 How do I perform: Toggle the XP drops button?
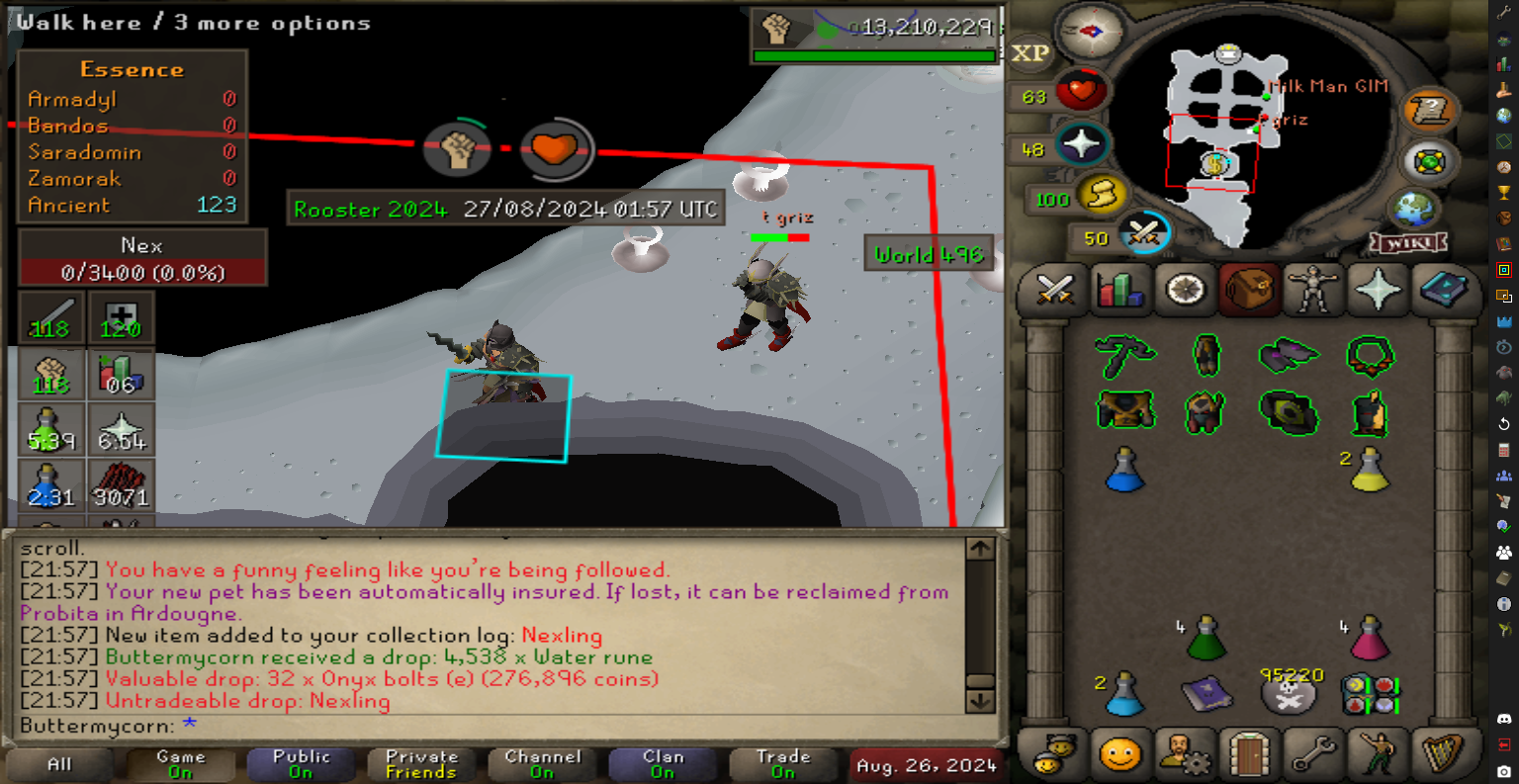click(x=1029, y=53)
